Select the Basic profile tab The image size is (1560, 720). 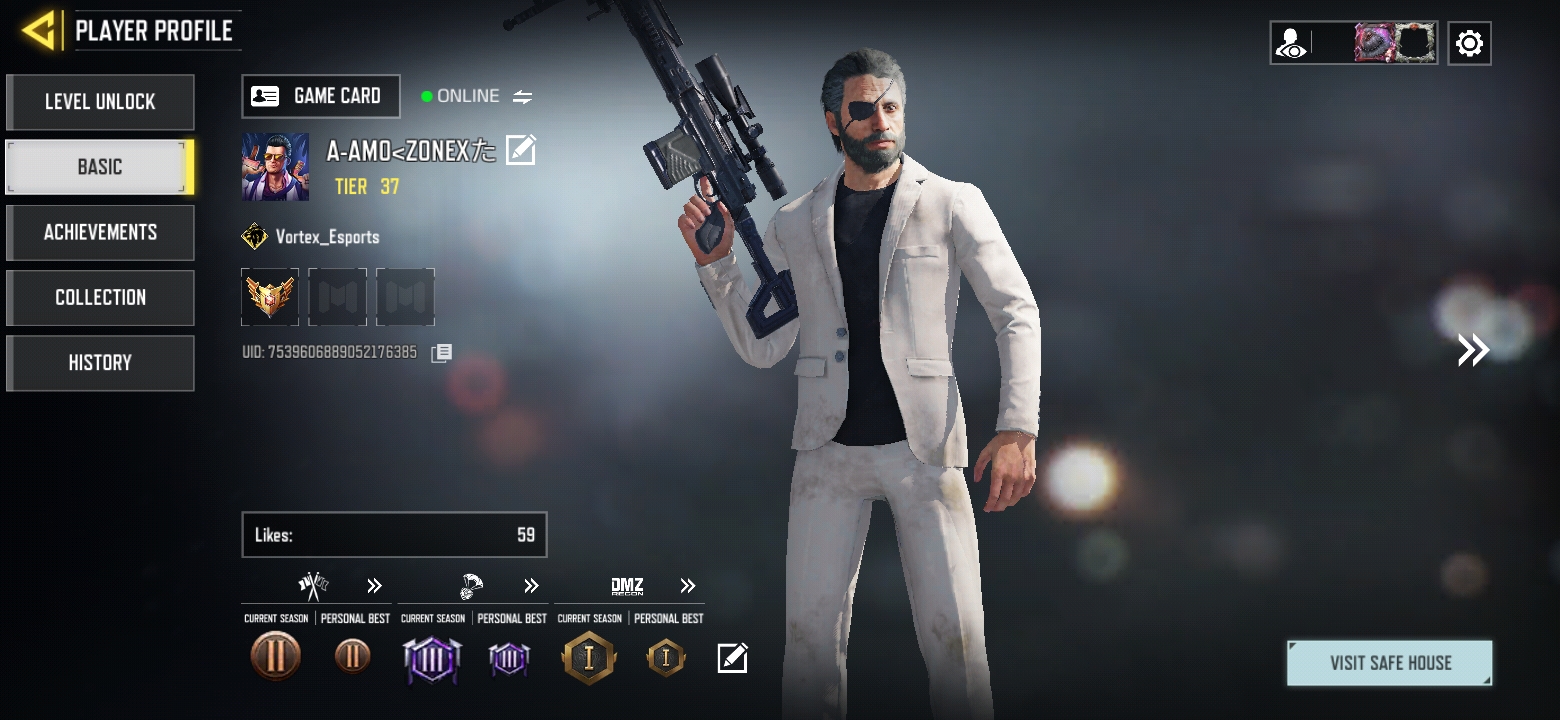100,167
